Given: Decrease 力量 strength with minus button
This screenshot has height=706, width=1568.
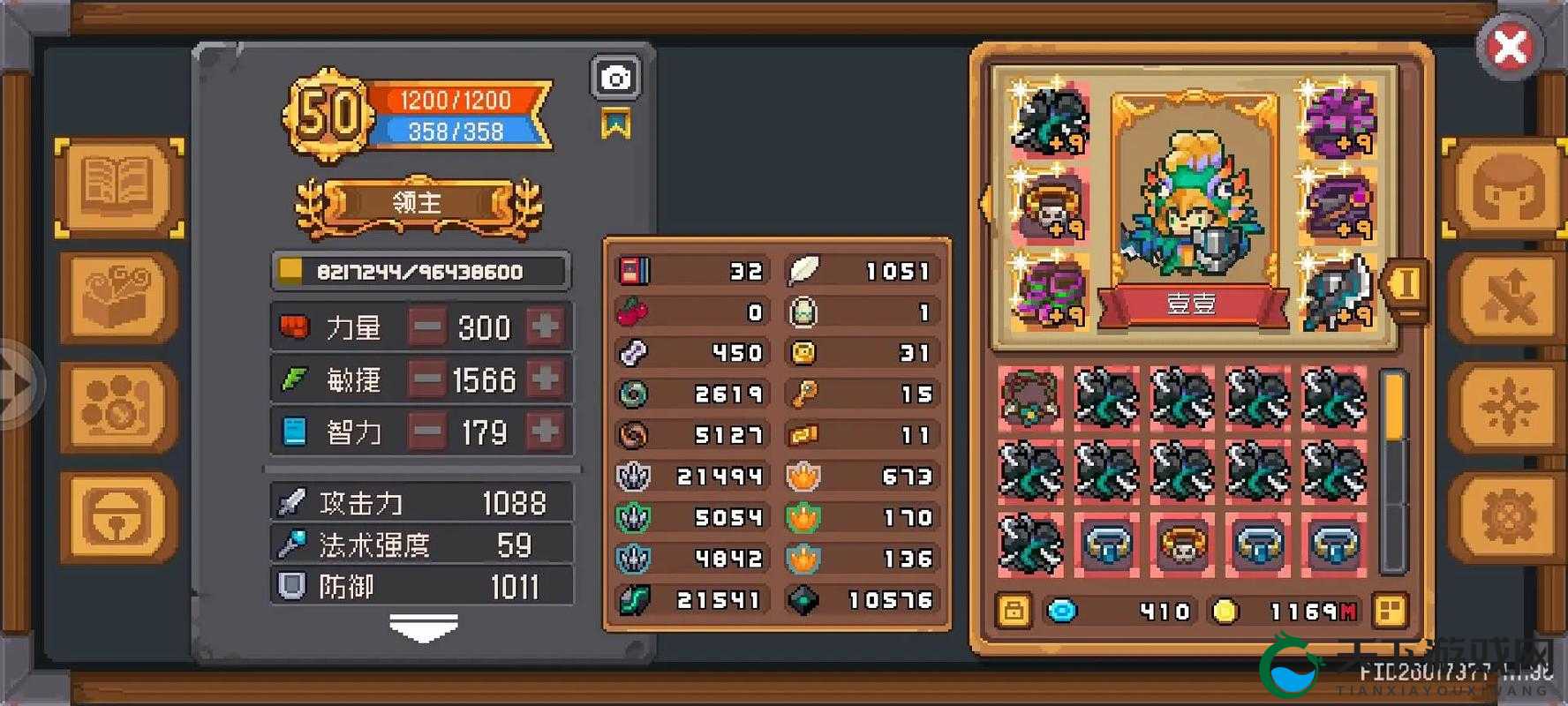Looking at the screenshot, I should (428, 327).
